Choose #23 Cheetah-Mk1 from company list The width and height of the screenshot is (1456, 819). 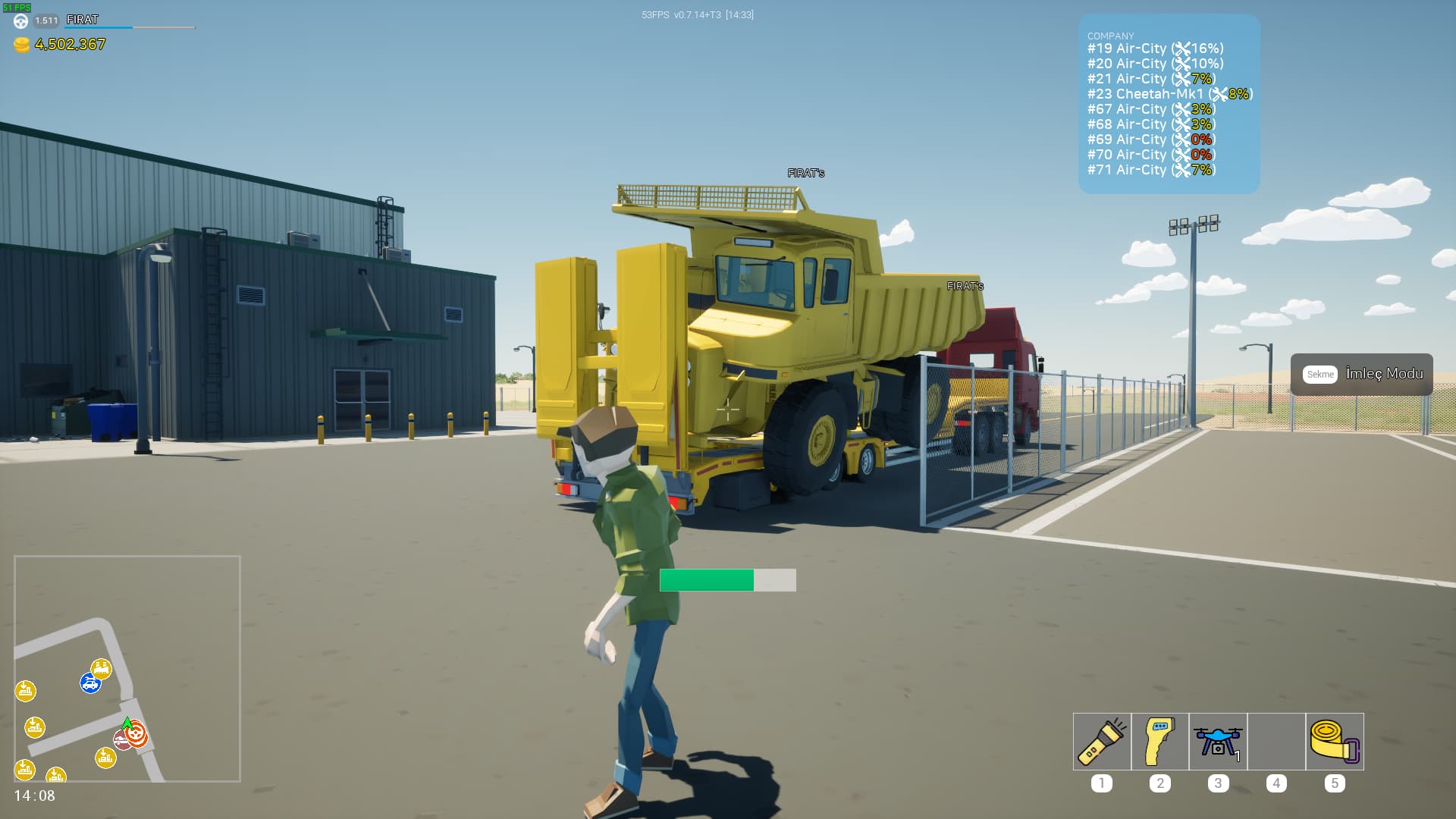[x=1169, y=94]
